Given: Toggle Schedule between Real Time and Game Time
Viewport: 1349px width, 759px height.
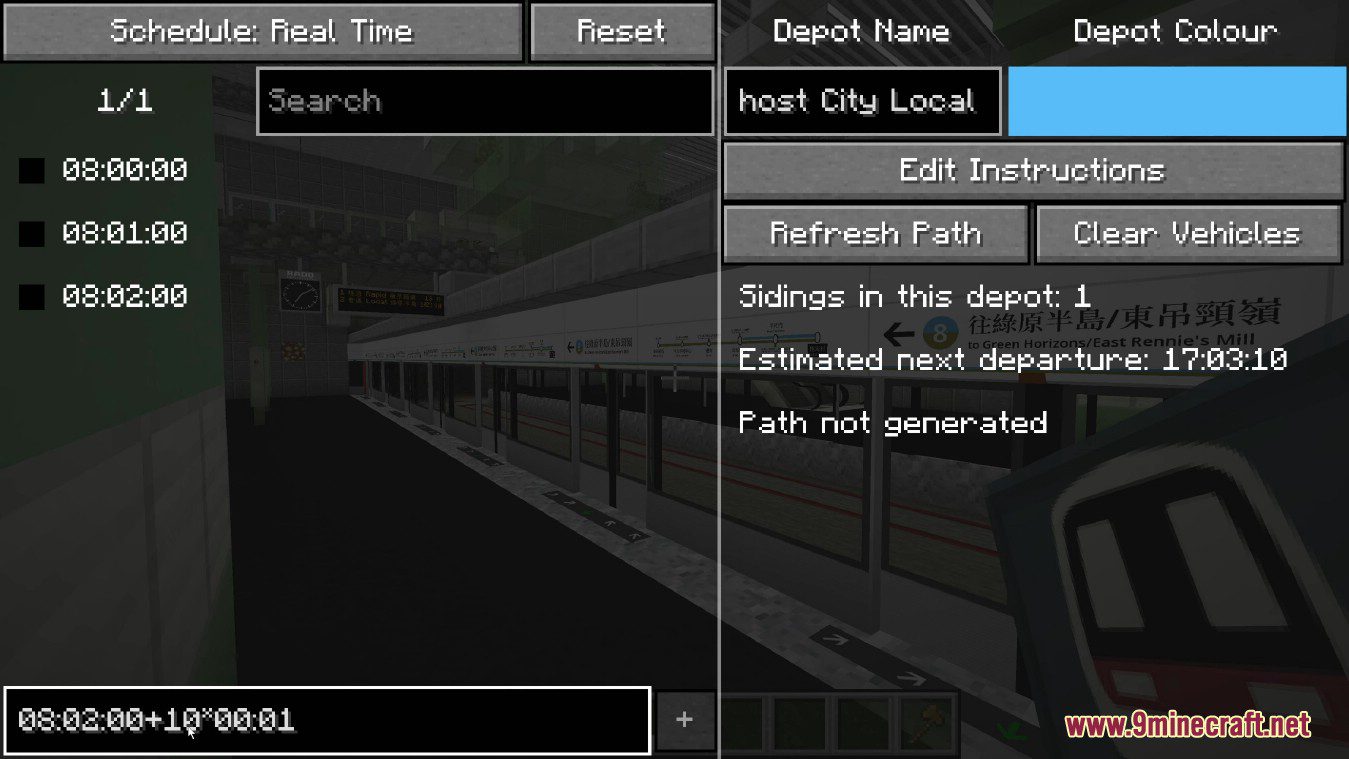Looking at the screenshot, I should click(x=262, y=31).
